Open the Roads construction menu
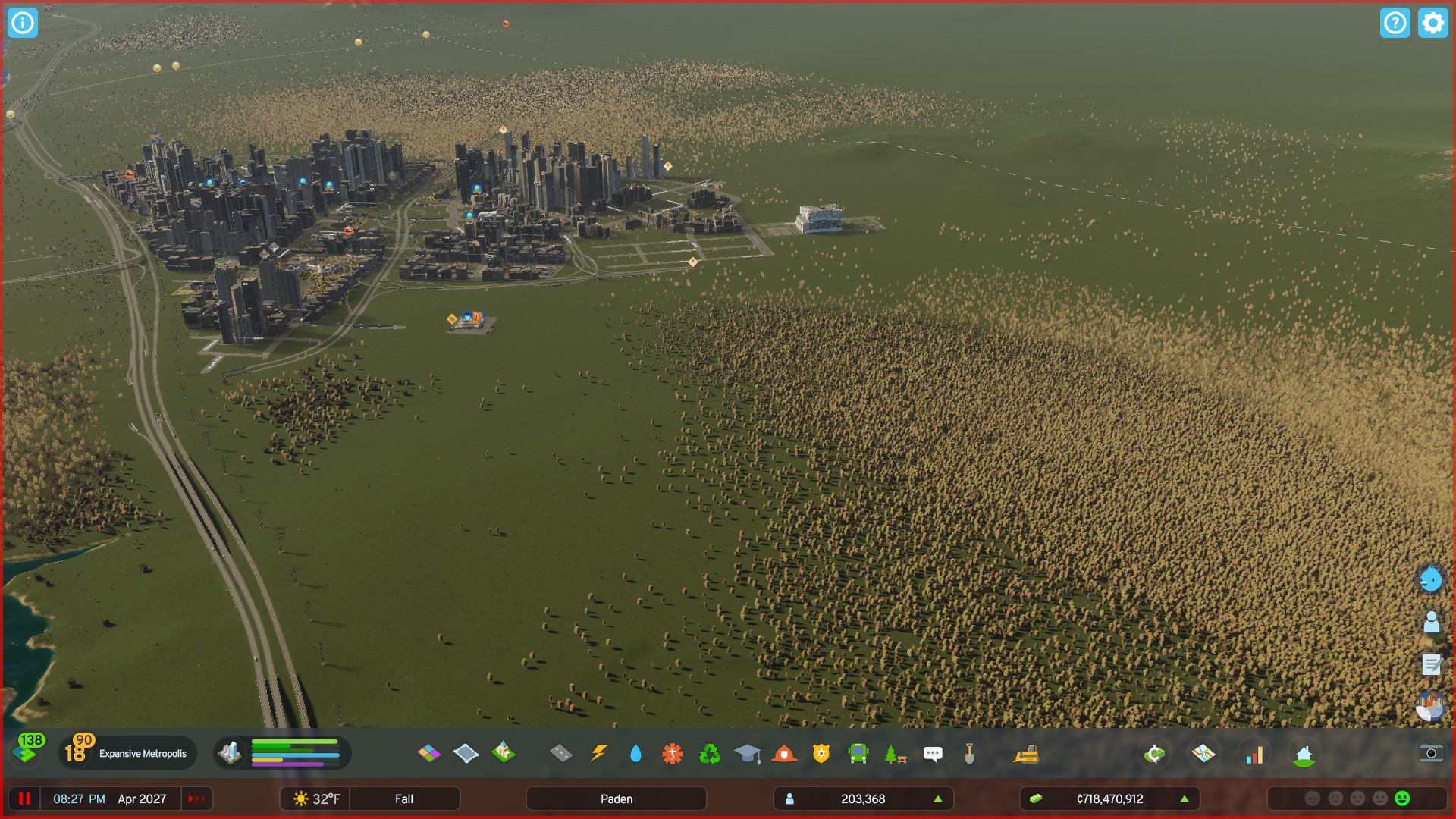The image size is (1456, 819). coord(560,754)
